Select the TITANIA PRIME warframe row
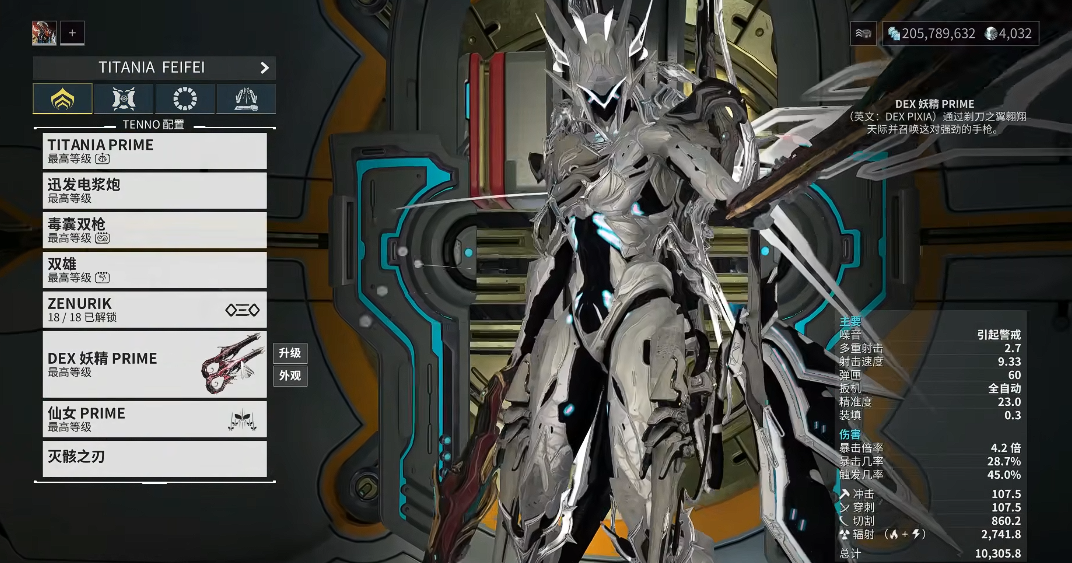 [x=156, y=151]
